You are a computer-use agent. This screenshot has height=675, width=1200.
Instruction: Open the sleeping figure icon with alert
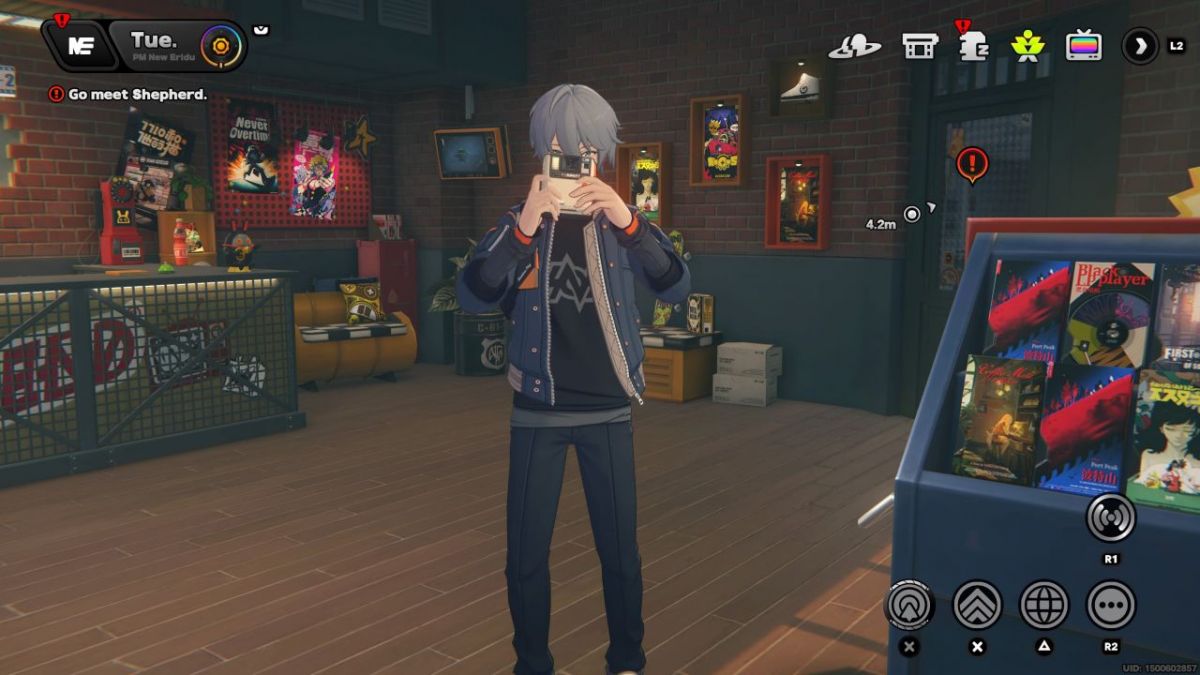(972, 46)
